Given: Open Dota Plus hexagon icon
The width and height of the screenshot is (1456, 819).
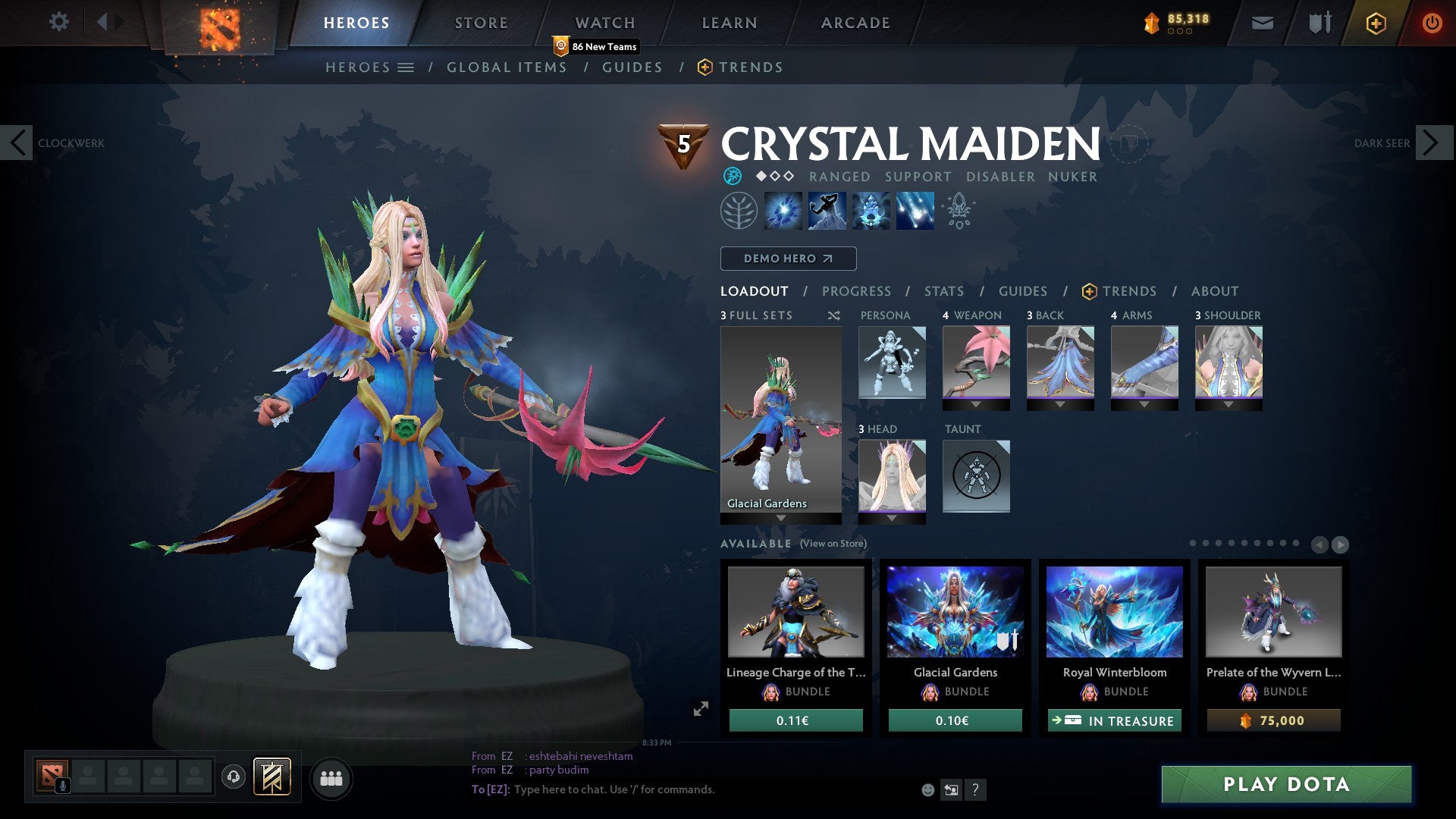Looking at the screenshot, I should tap(1375, 23).
